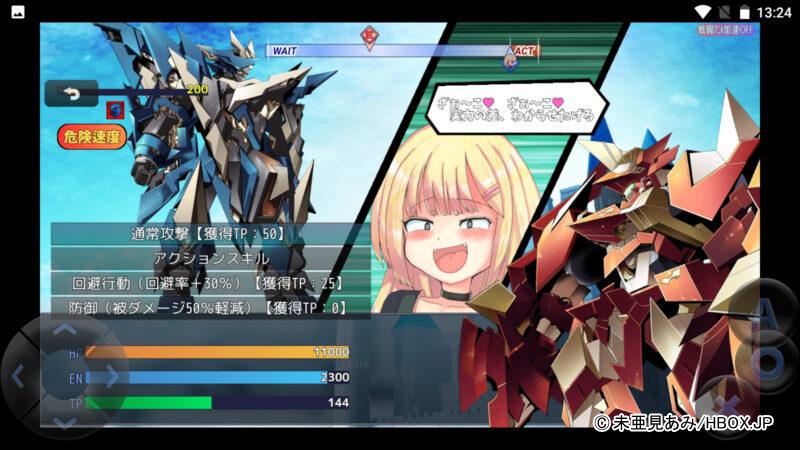The image size is (800, 450).
Task: Tap the virtual d-pad right arrow
Action: [x=112, y=377]
